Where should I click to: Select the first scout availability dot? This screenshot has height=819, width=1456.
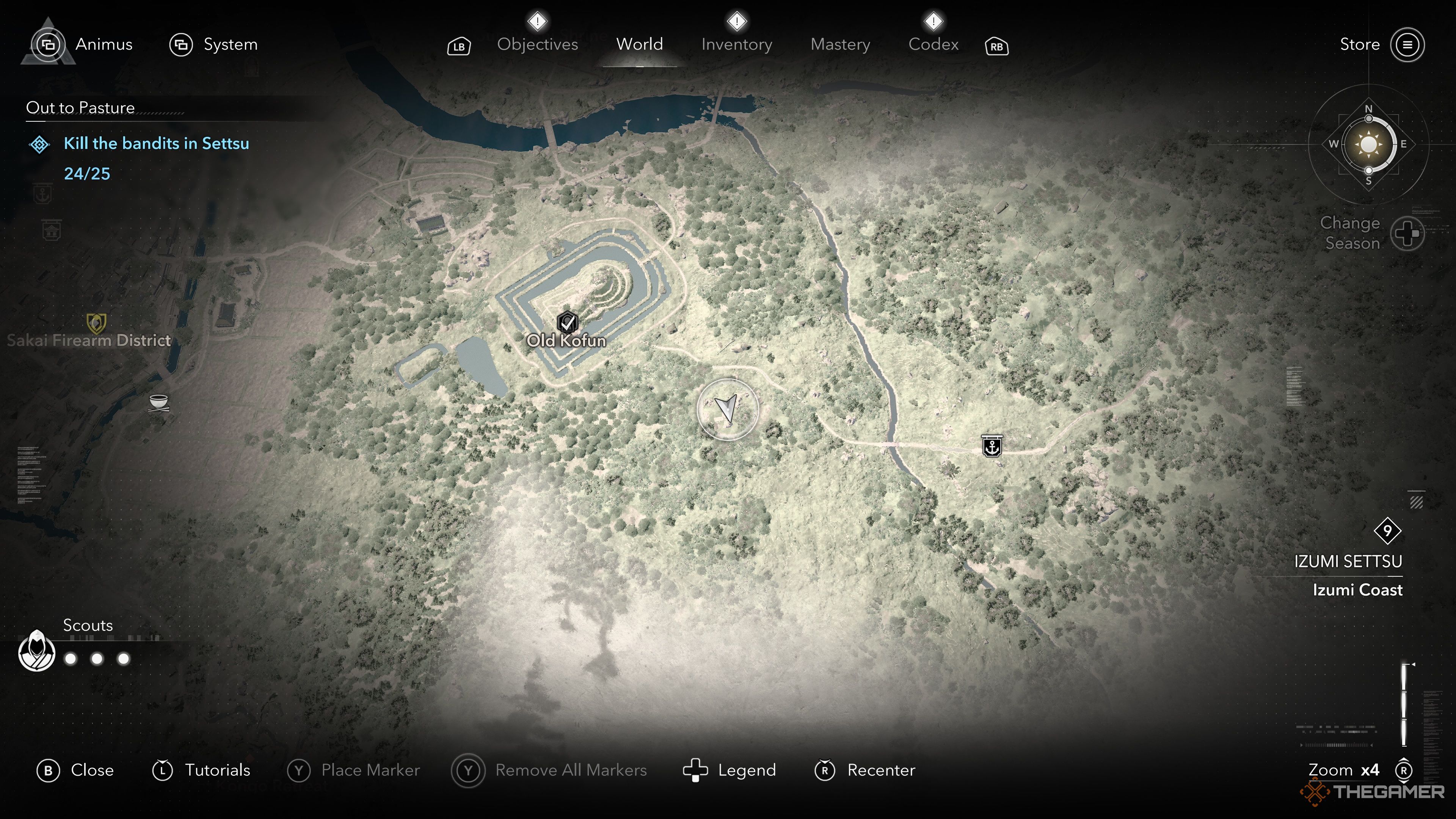tap(69, 659)
